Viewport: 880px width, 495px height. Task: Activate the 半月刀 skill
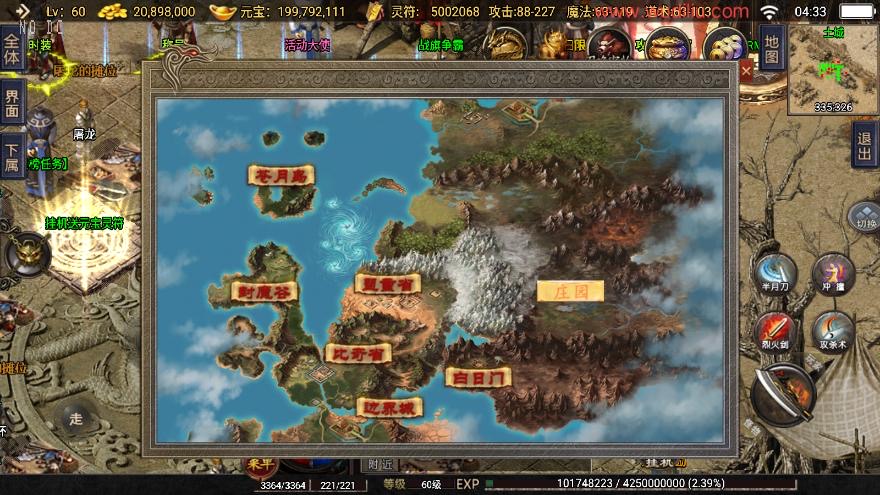(775, 273)
